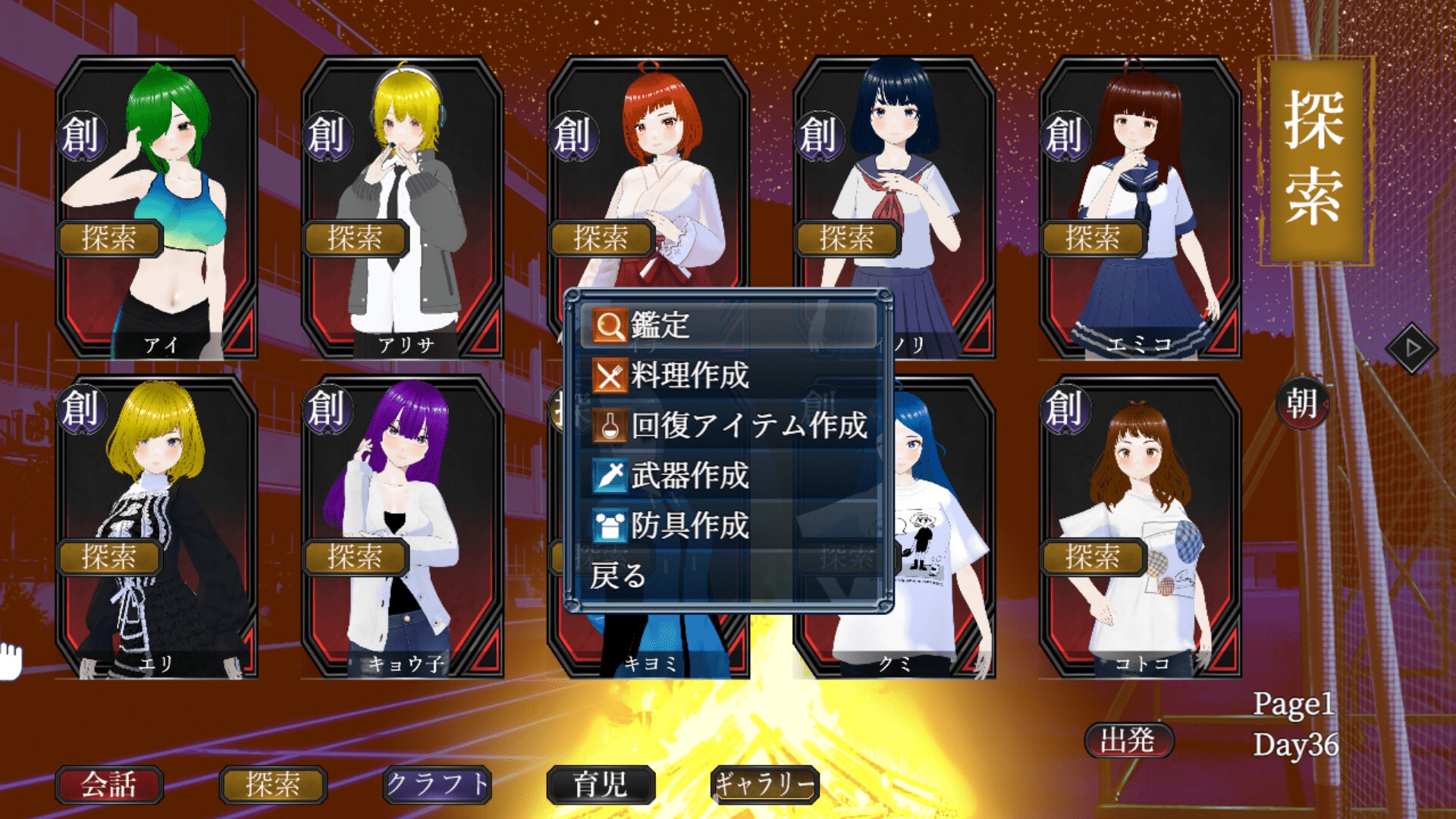Toggle 探索 on キョウ子's card
The height and width of the screenshot is (819, 1456).
[355, 557]
